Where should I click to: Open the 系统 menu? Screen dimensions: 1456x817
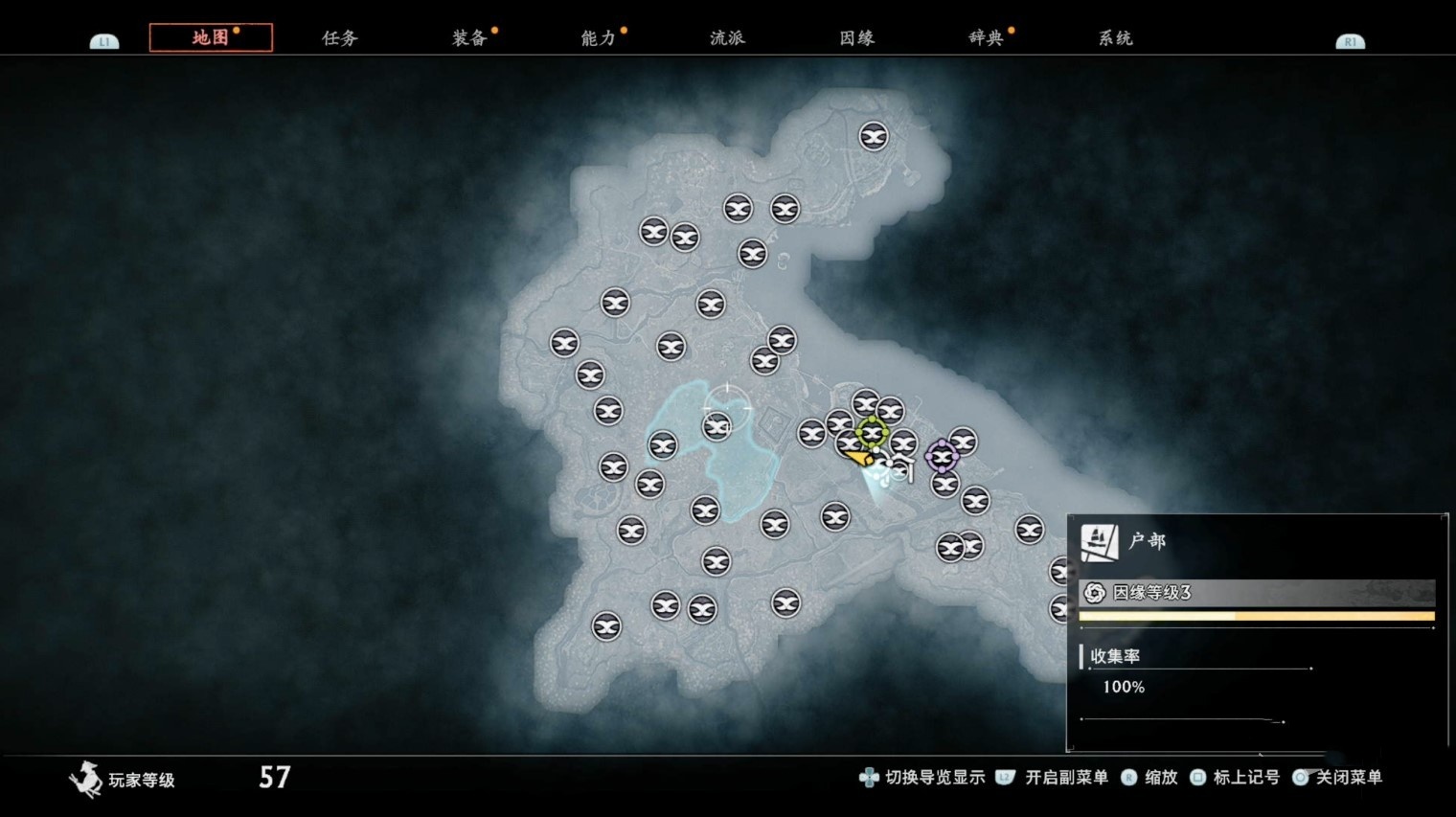1114,38
